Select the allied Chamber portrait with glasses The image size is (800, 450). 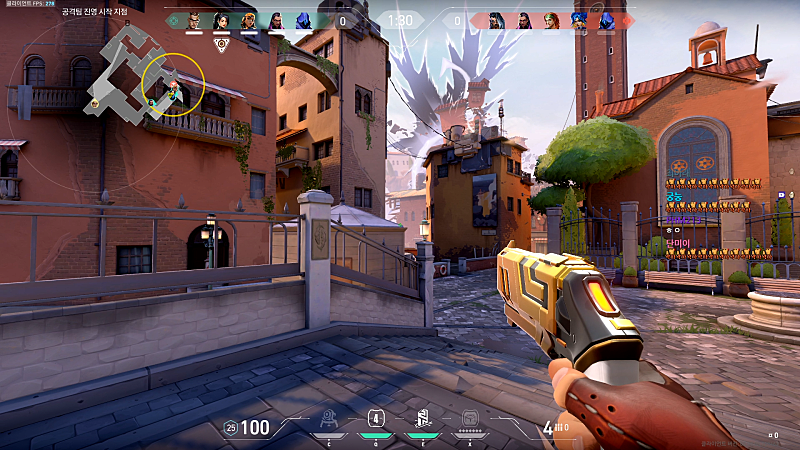(x=195, y=20)
